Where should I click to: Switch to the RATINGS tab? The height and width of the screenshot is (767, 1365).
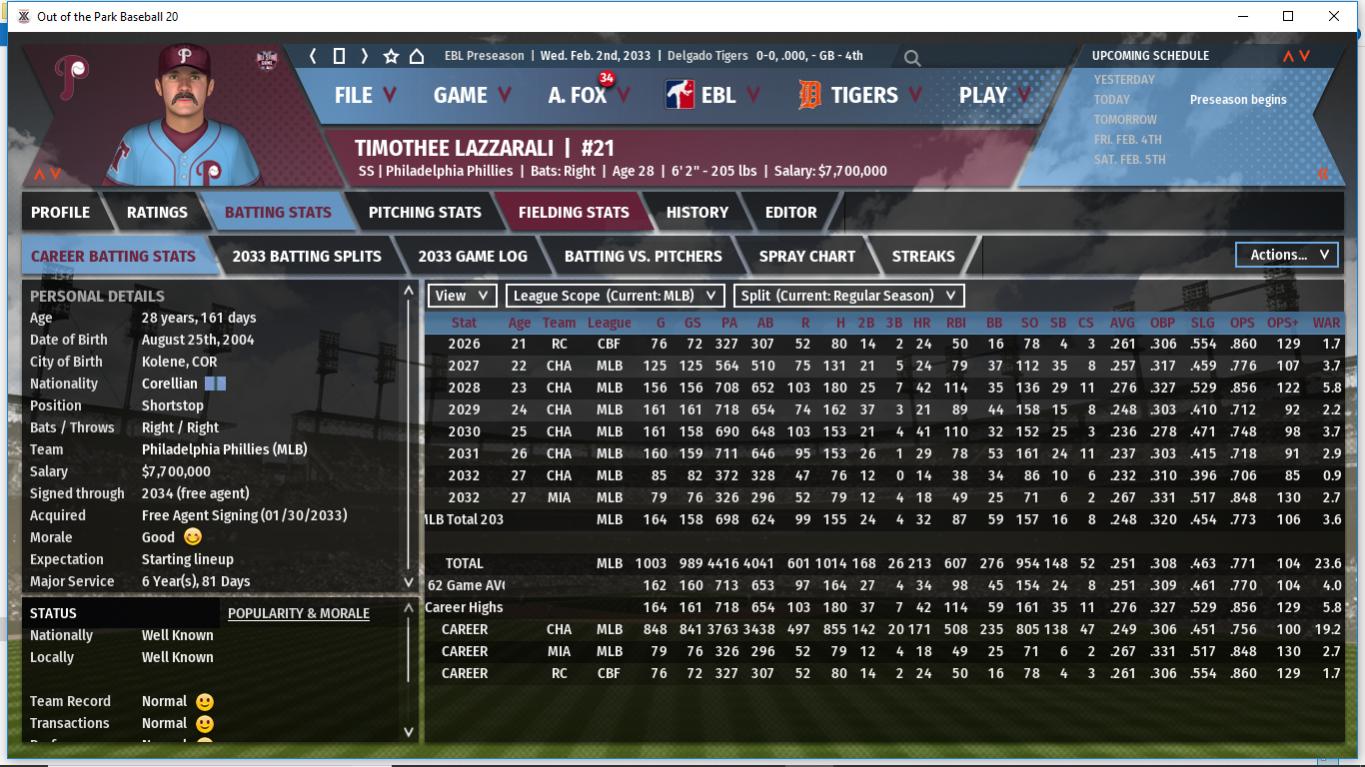(157, 212)
